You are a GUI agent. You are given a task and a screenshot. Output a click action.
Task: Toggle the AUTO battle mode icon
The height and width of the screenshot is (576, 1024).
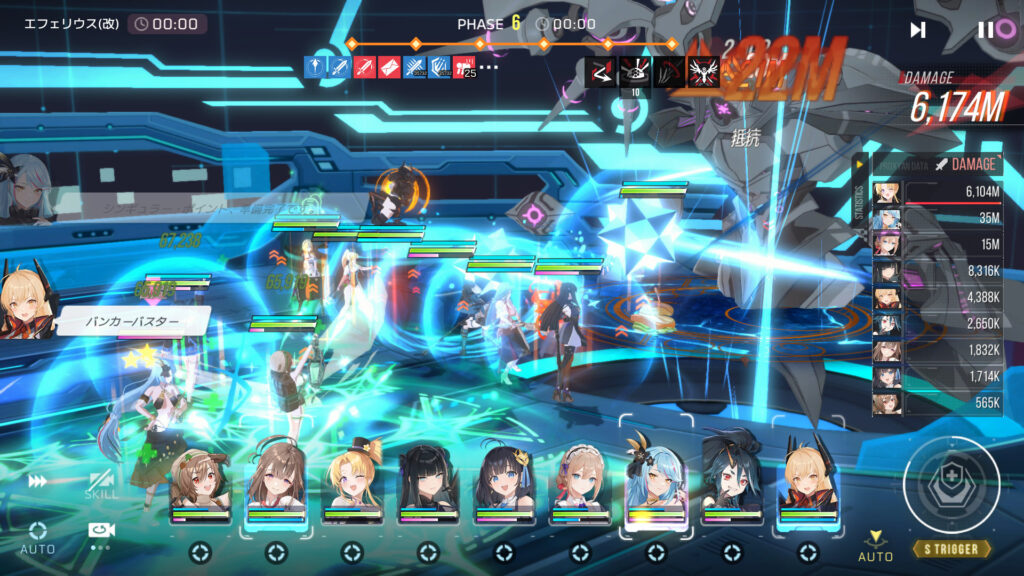(38, 538)
